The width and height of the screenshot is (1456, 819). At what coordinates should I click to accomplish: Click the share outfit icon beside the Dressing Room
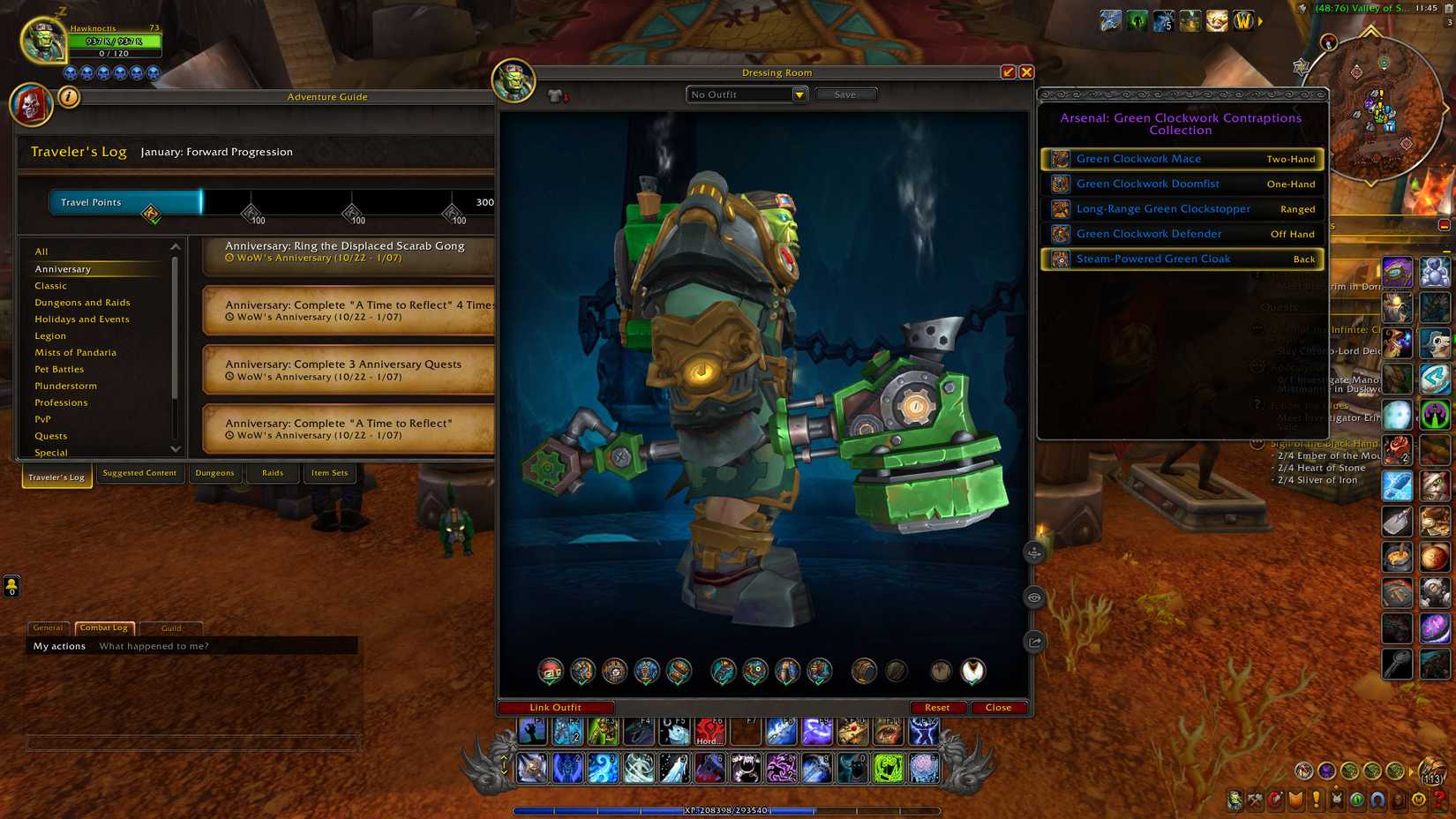(1032, 642)
